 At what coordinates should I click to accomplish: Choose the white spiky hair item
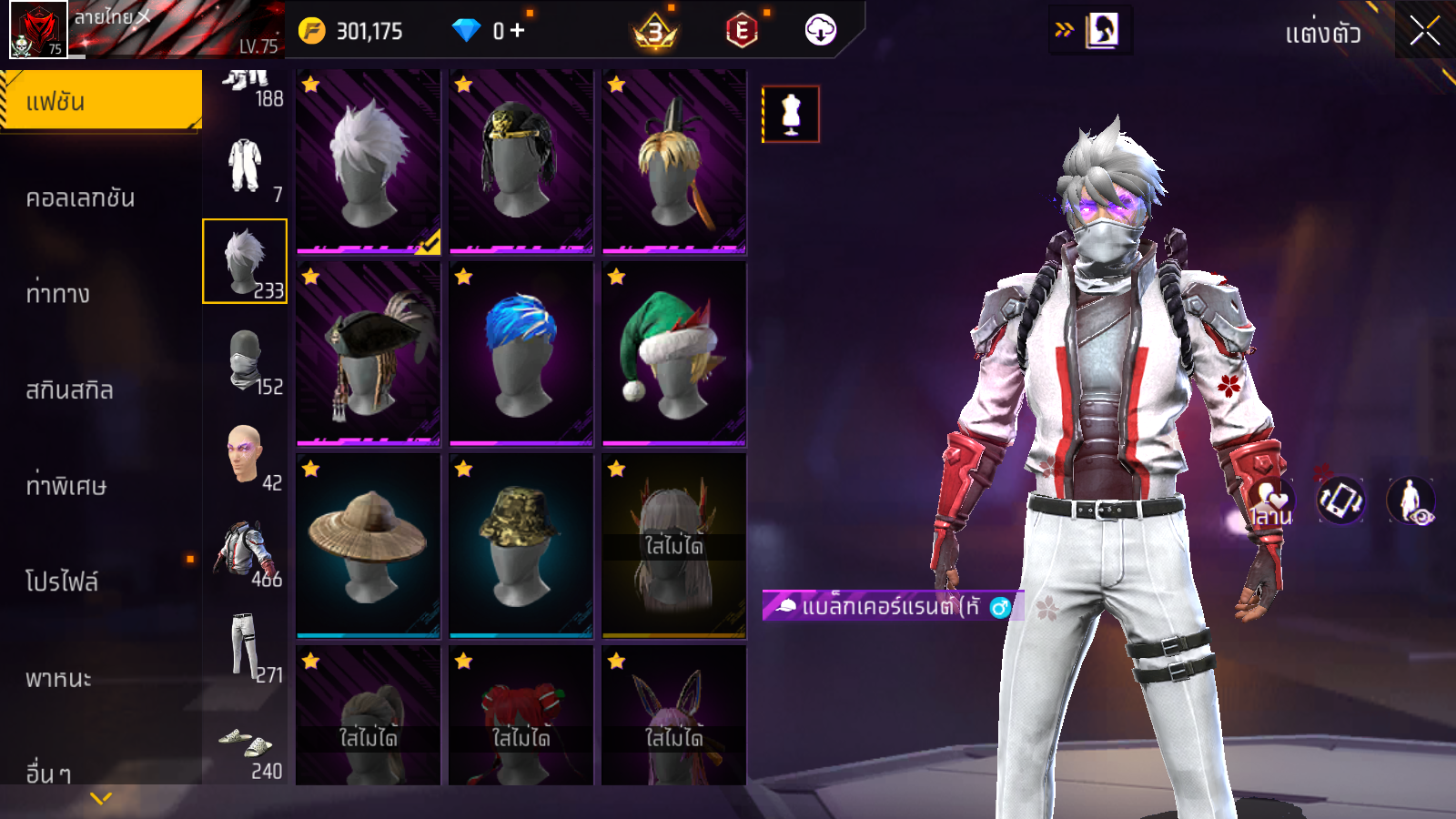pyautogui.click(x=369, y=162)
